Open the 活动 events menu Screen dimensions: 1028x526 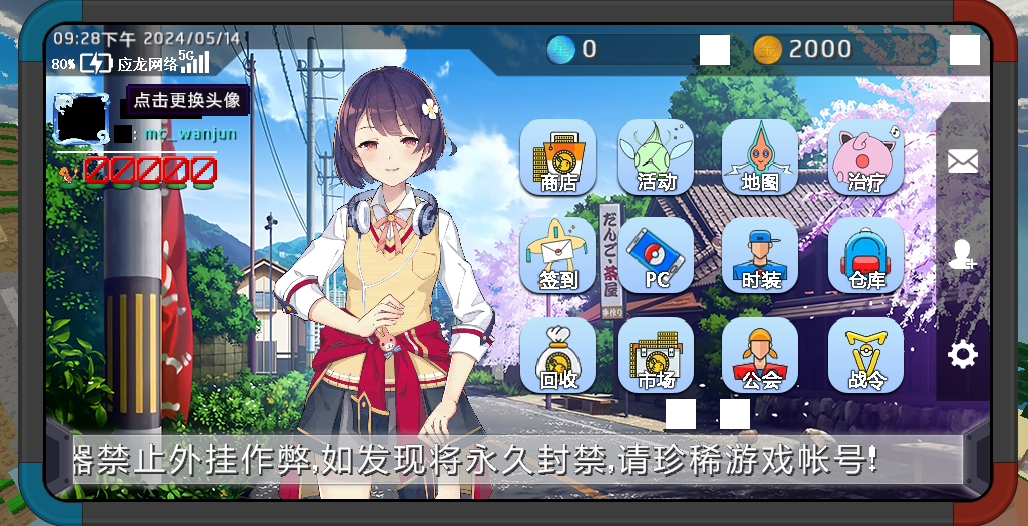point(656,157)
